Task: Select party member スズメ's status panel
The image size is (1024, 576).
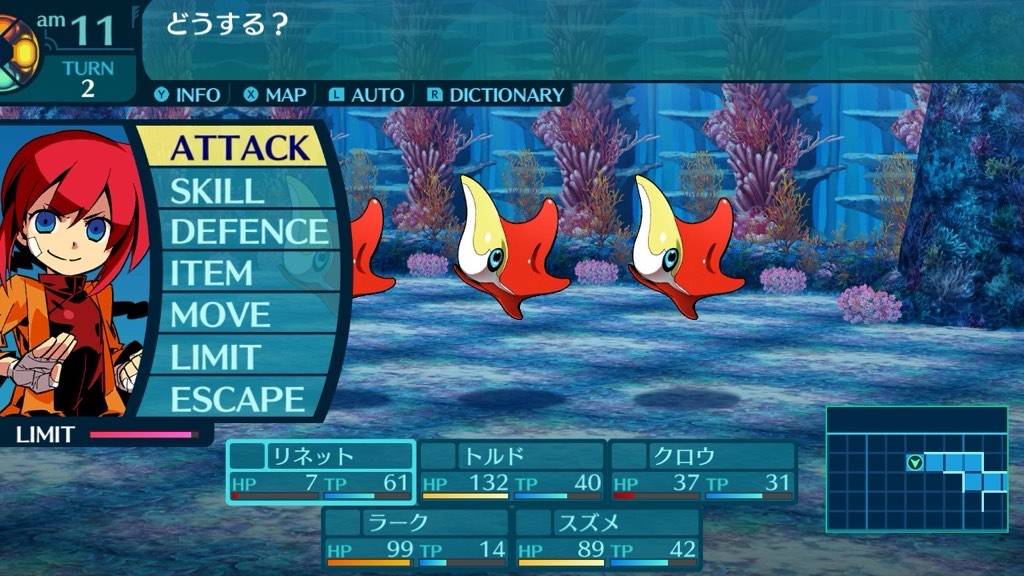Action: pyautogui.click(x=608, y=537)
